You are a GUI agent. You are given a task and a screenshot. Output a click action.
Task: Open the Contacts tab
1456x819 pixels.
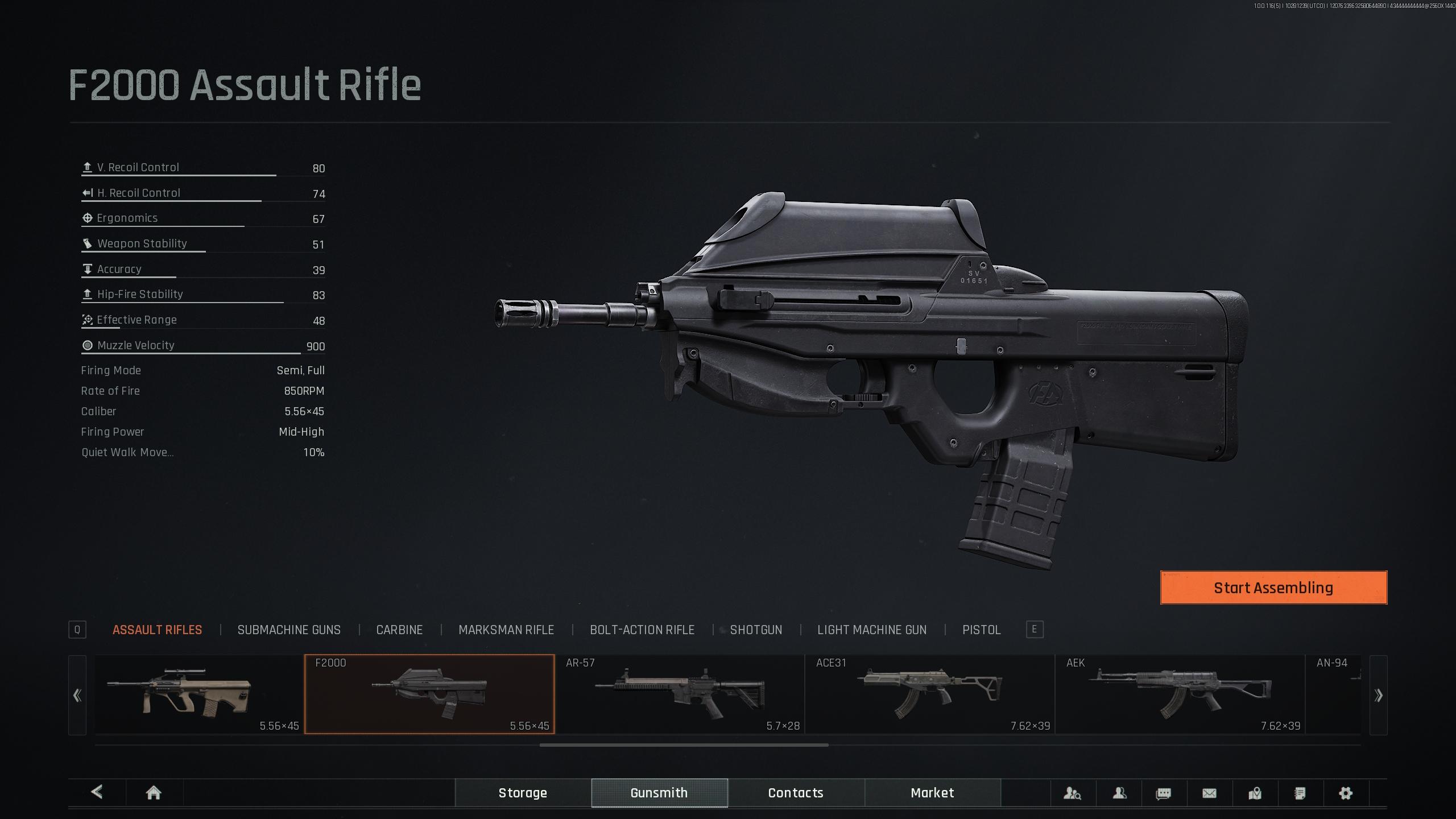click(796, 793)
